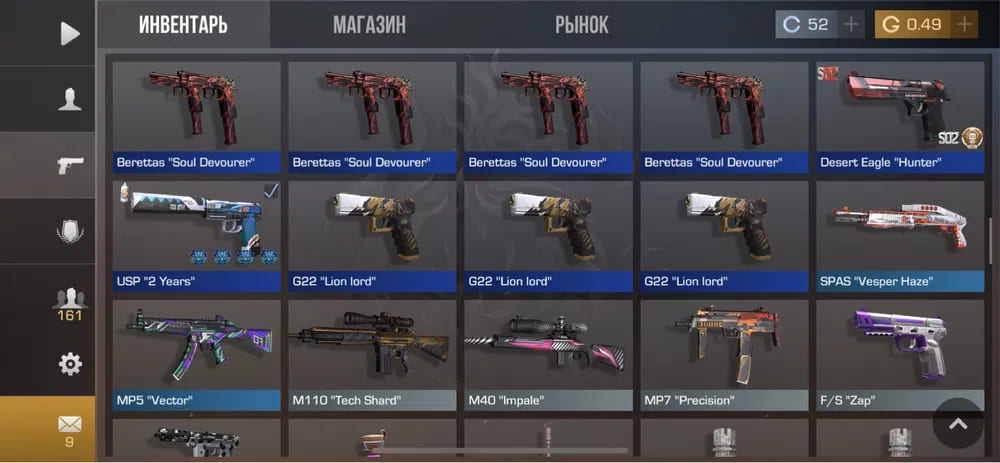
Task: Select the M40 "Impale" skin
Action: [548, 354]
